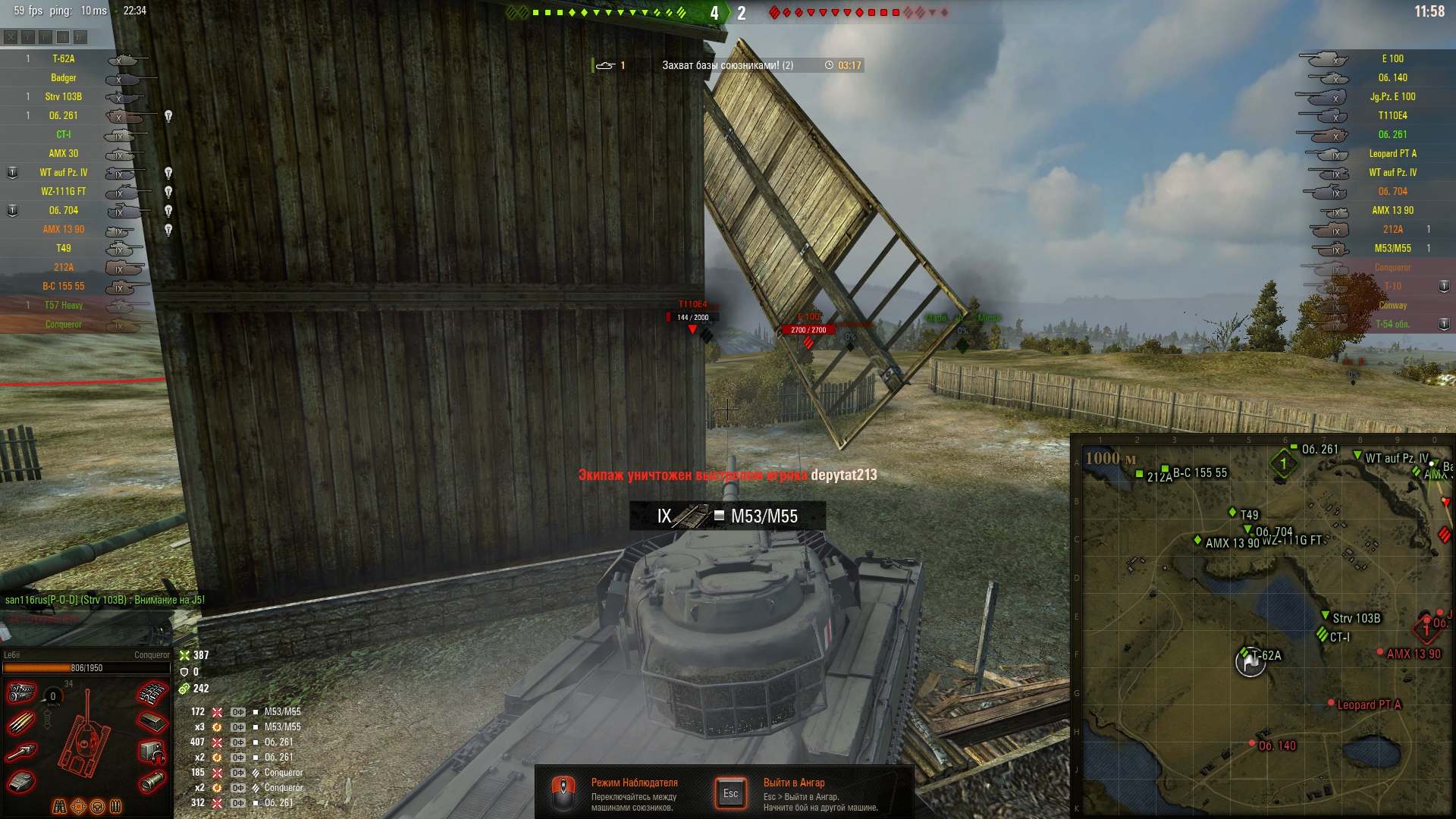1456x819 pixels.
Task: Choose T49 in the allied team list
Action: [x=64, y=249]
